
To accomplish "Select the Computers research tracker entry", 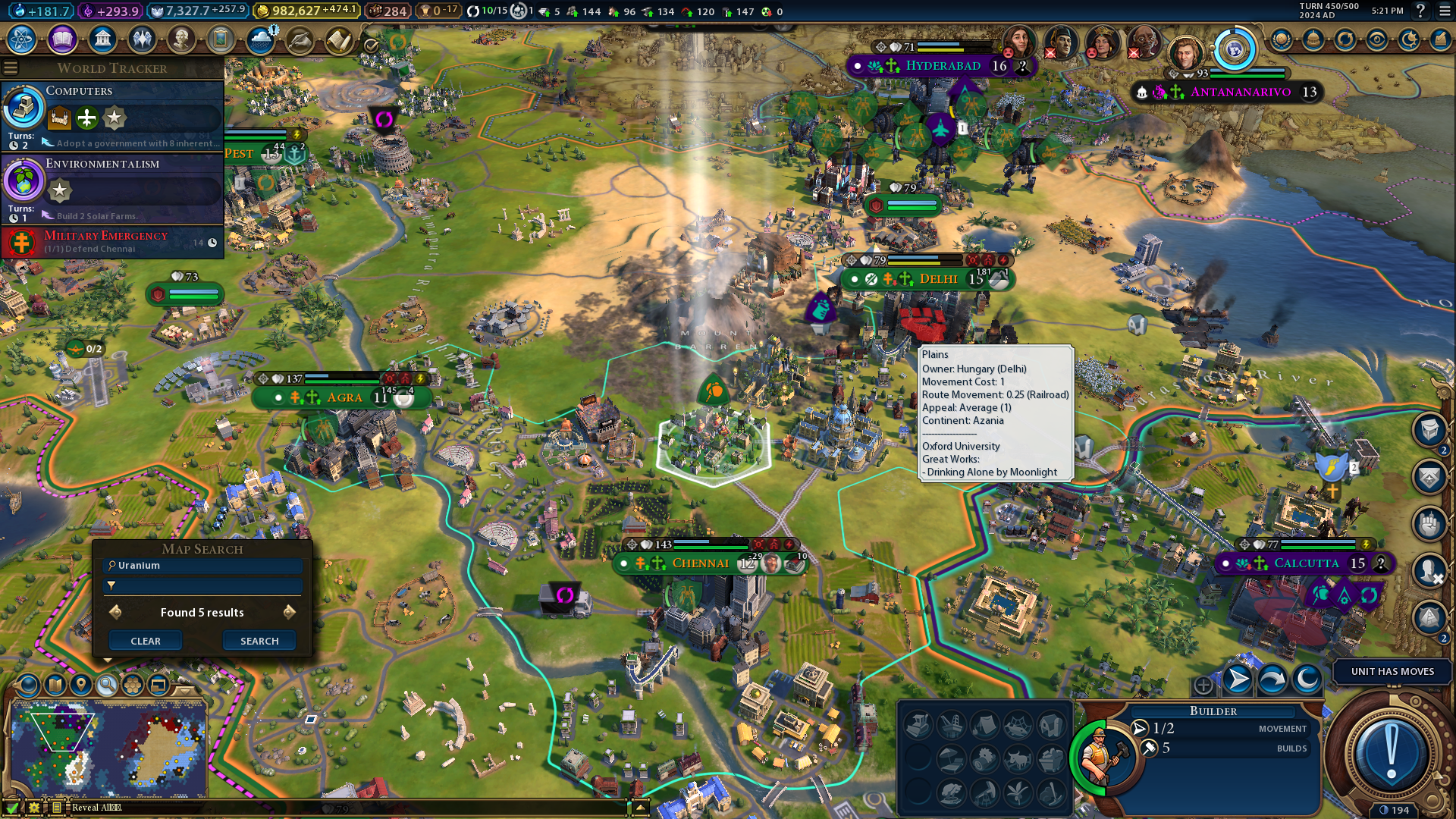I will click(112, 115).
